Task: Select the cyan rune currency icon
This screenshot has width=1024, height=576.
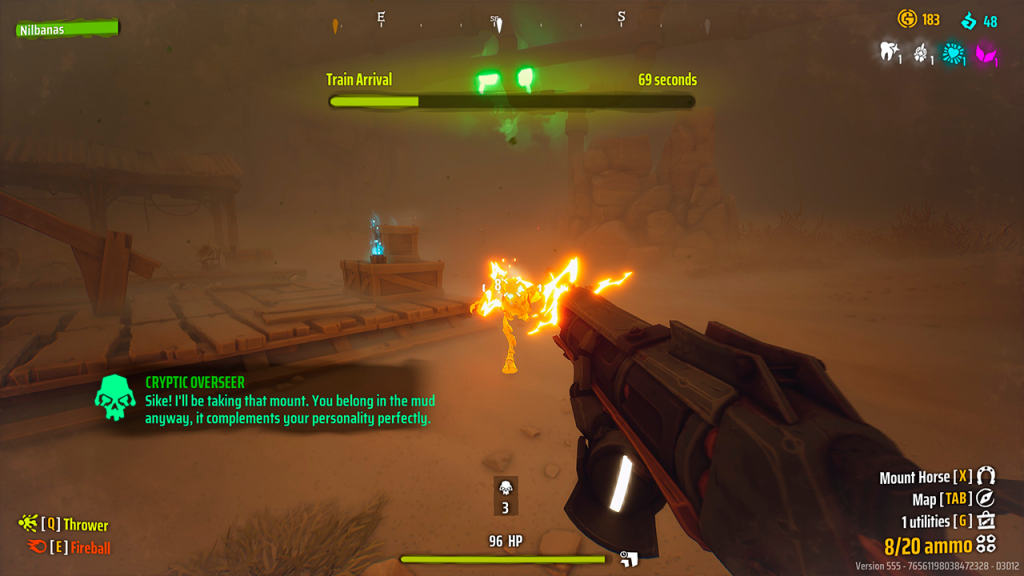Action: (968, 20)
